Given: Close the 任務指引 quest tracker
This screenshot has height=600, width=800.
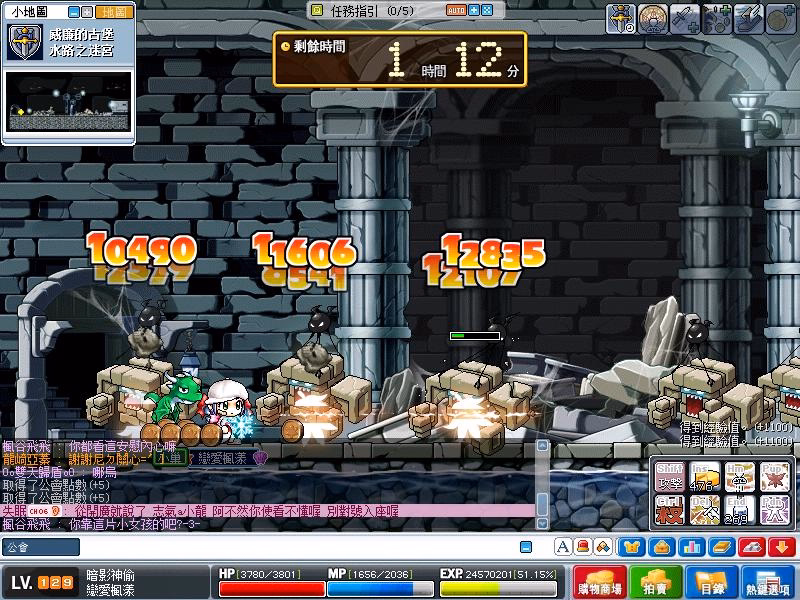Looking at the screenshot, I should (486, 10).
